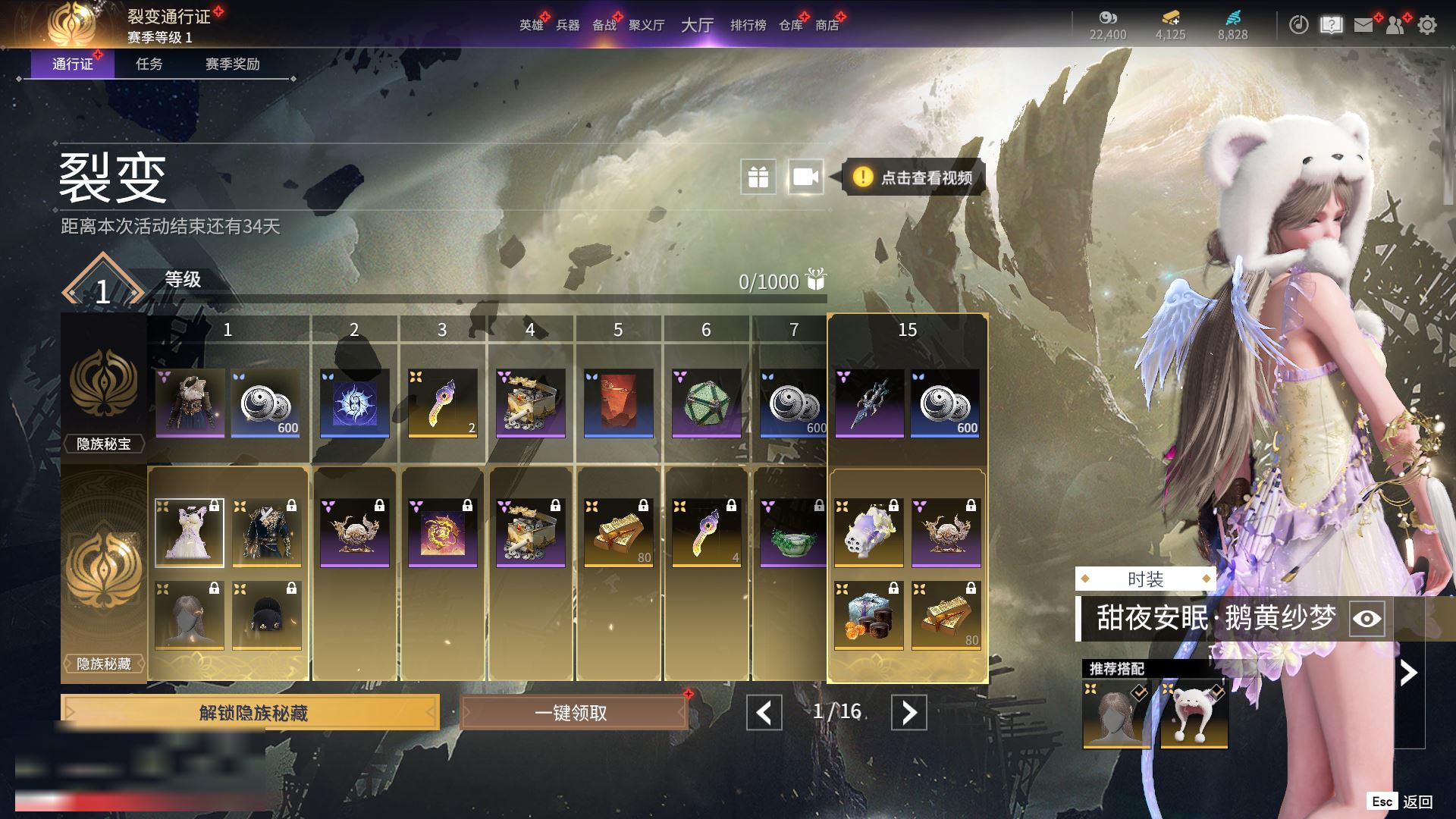Open the 商店 shop menu
The image size is (1456, 819).
[x=827, y=25]
